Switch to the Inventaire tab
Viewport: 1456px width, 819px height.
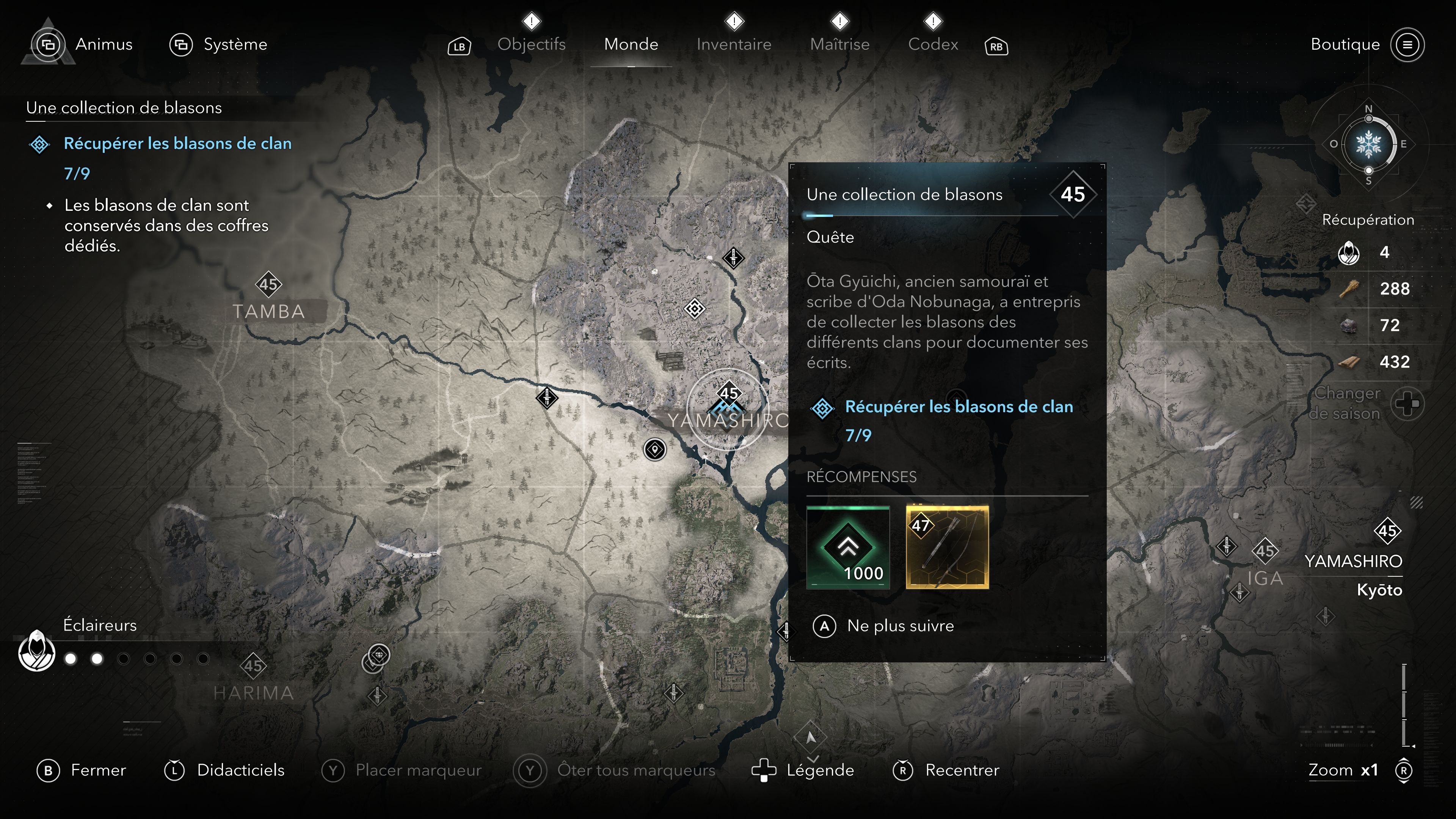tap(733, 44)
